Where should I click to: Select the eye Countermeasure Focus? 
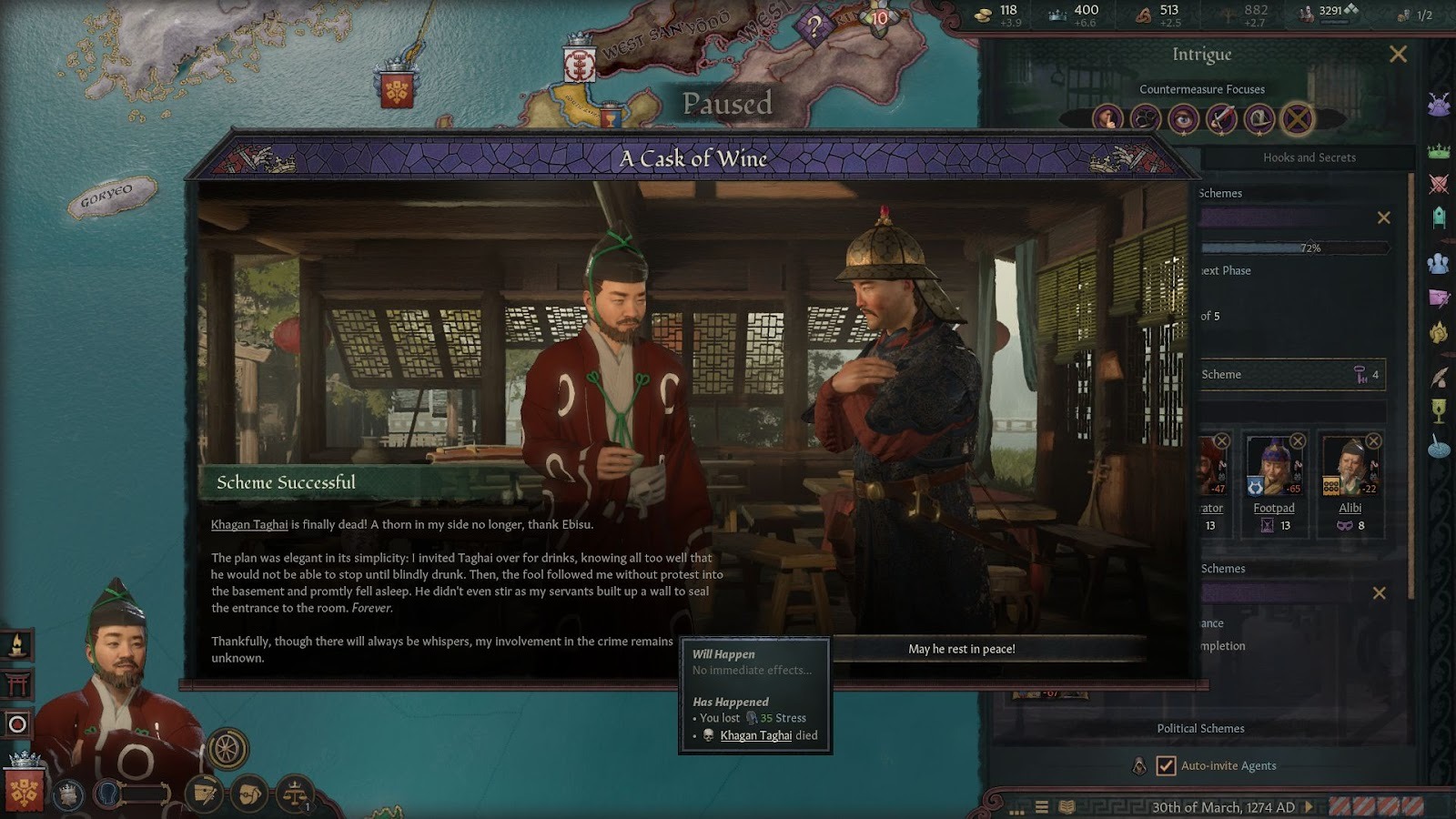coord(1184,116)
